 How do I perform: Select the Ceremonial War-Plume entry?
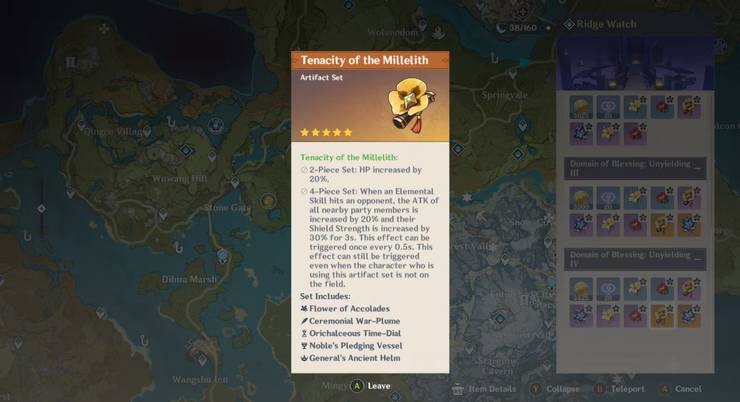355,321
